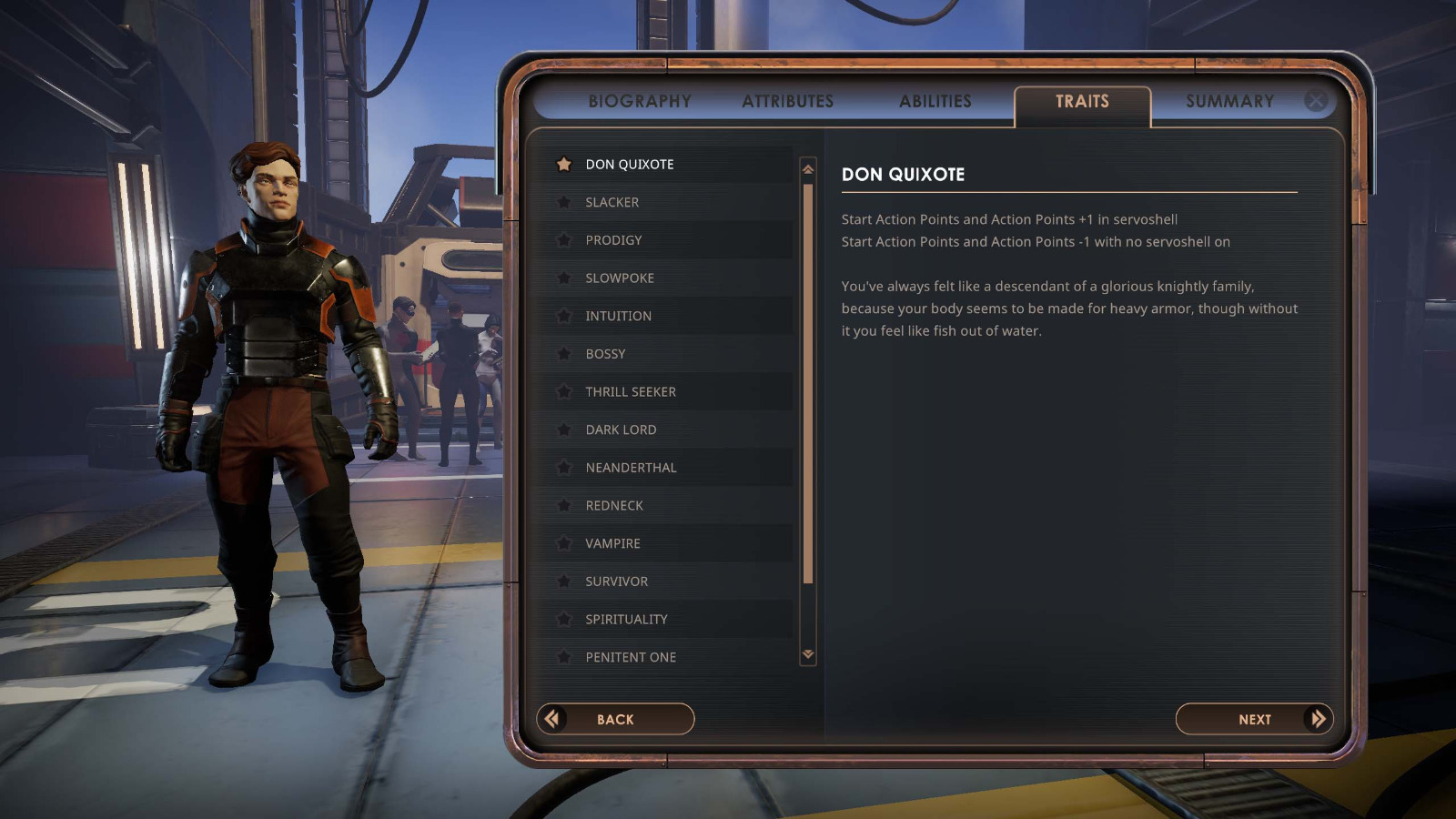This screenshot has height=819, width=1456.
Task: Open the ATTRIBUTES tab
Action: (x=788, y=101)
